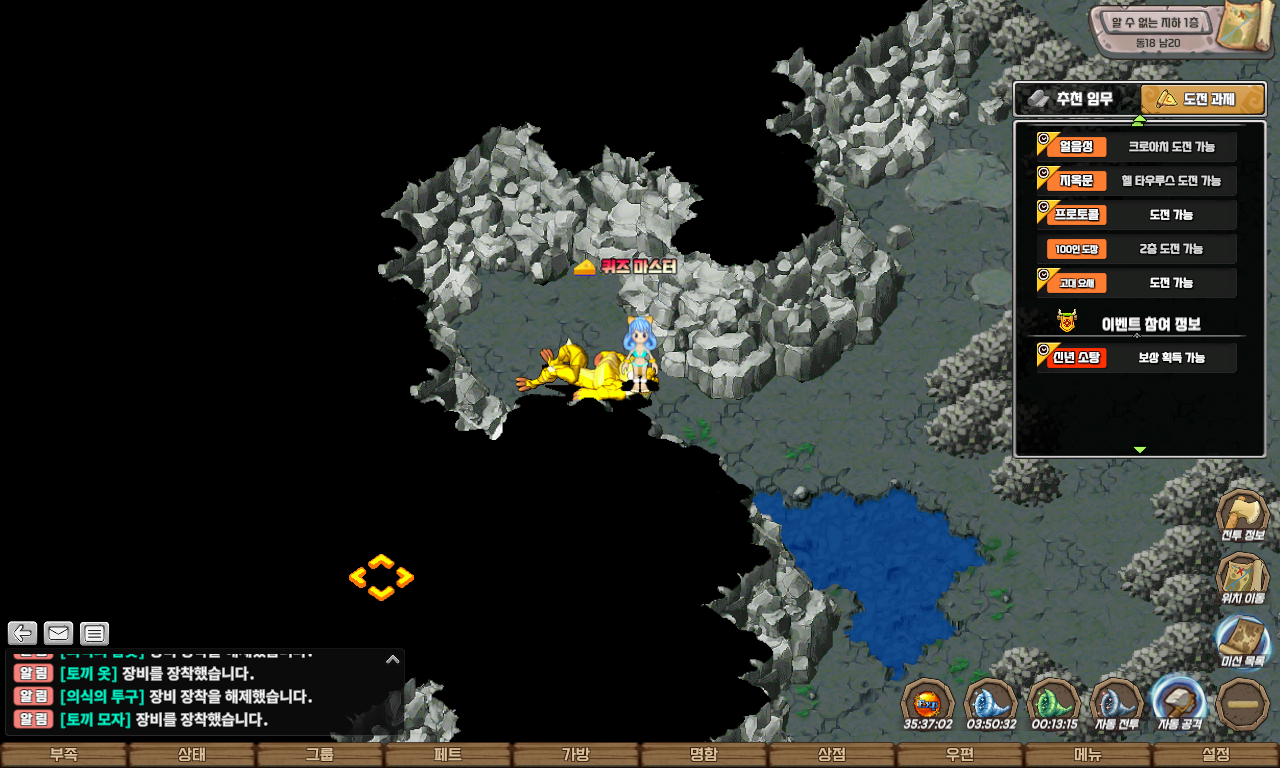Open the 전투 정보 axe icon

click(1242, 515)
